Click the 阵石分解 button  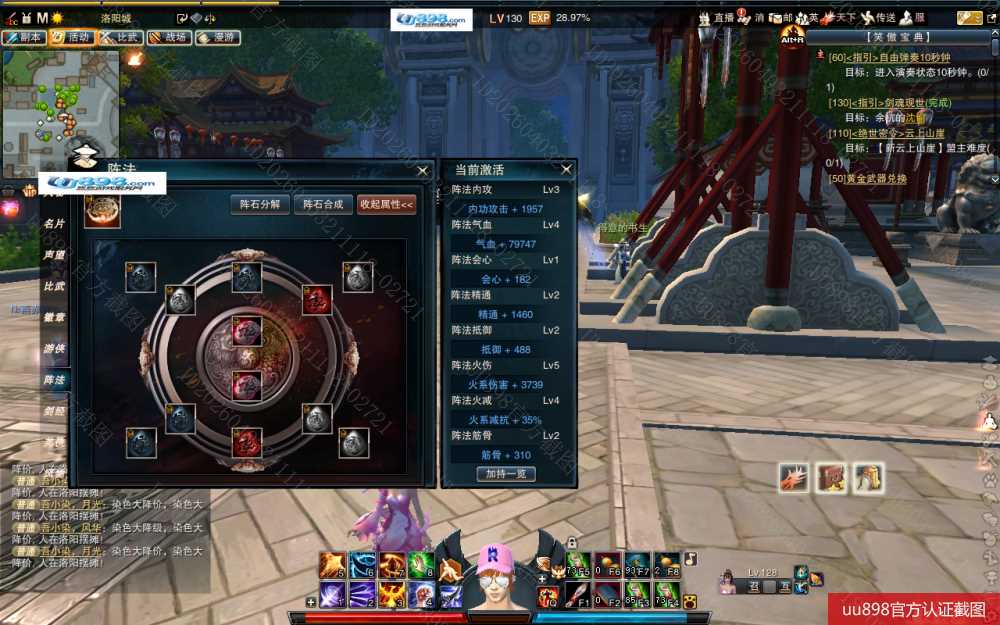(x=260, y=204)
